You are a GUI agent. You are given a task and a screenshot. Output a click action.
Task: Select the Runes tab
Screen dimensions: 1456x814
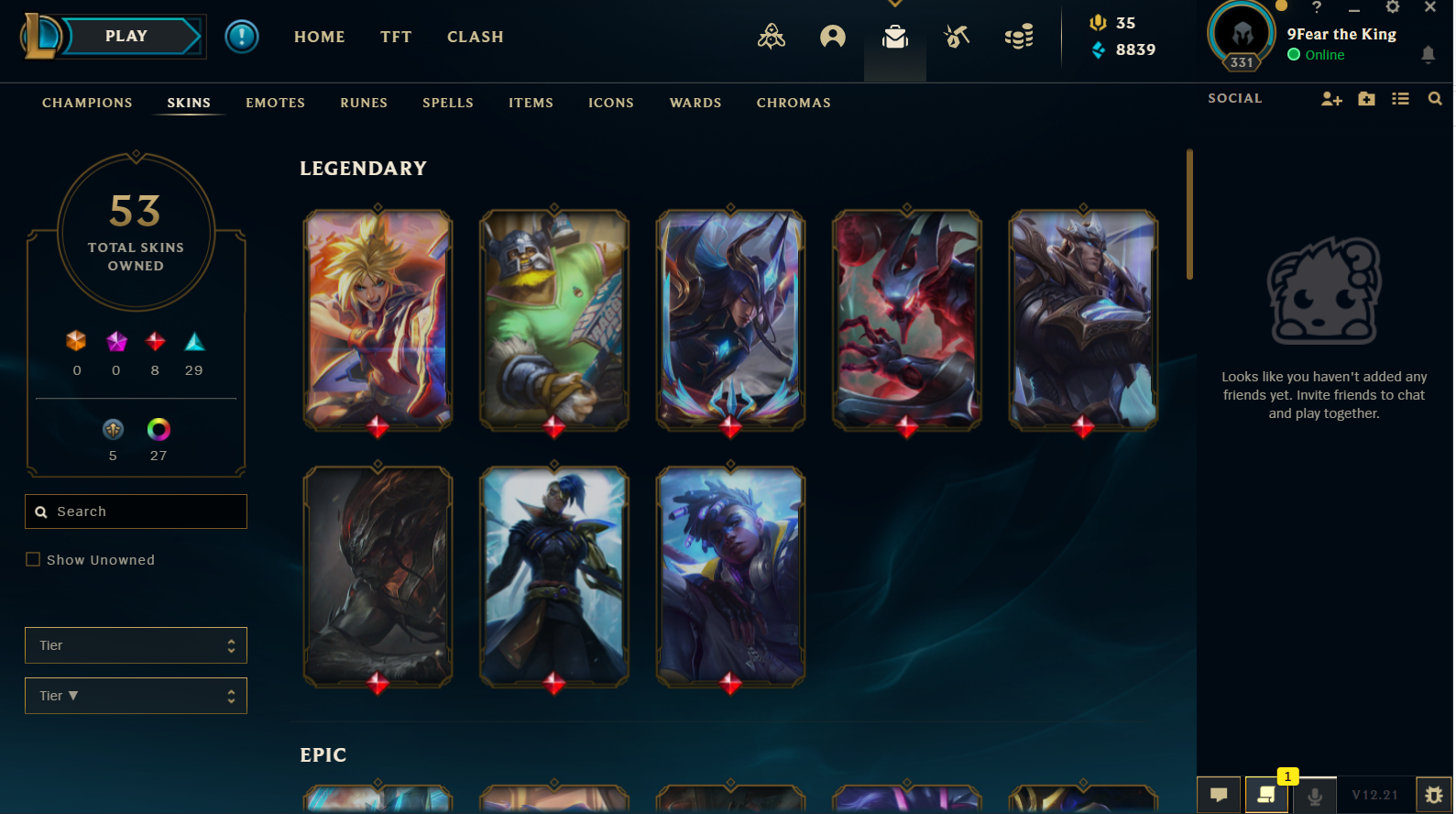point(364,103)
